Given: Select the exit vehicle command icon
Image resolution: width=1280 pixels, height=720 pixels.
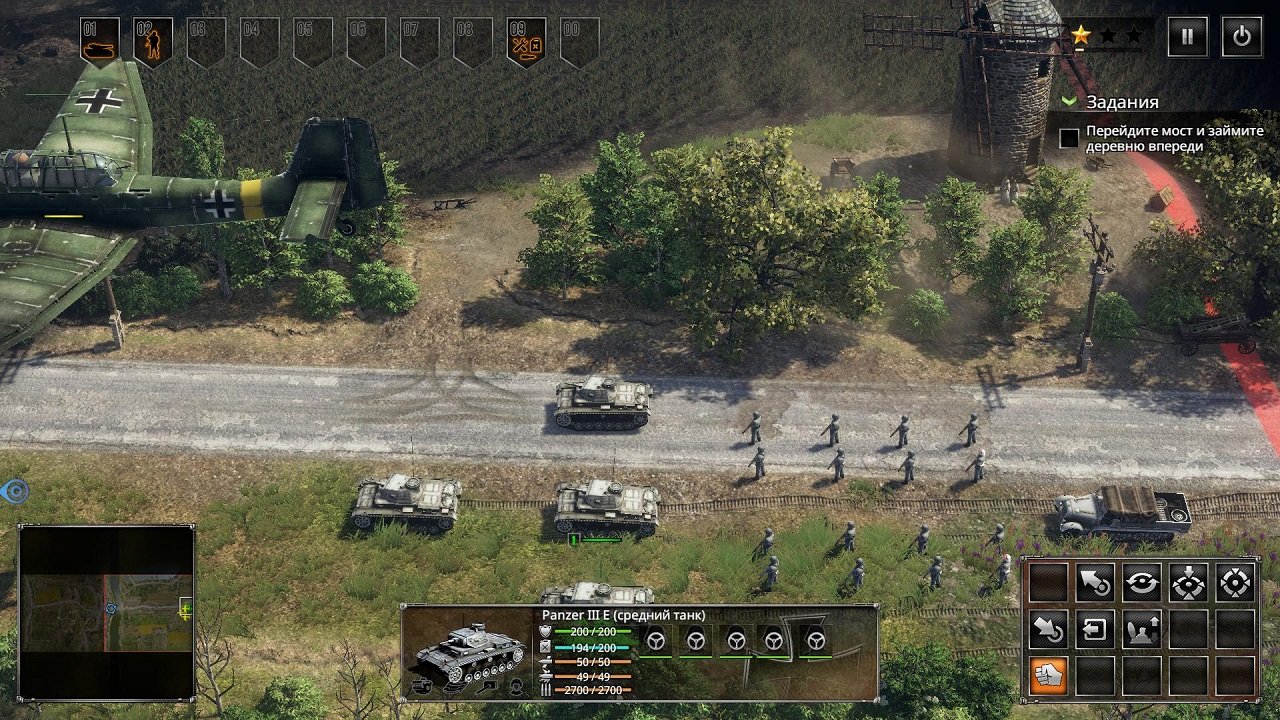Looking at the screenshot, I should tap(1096, 628).
